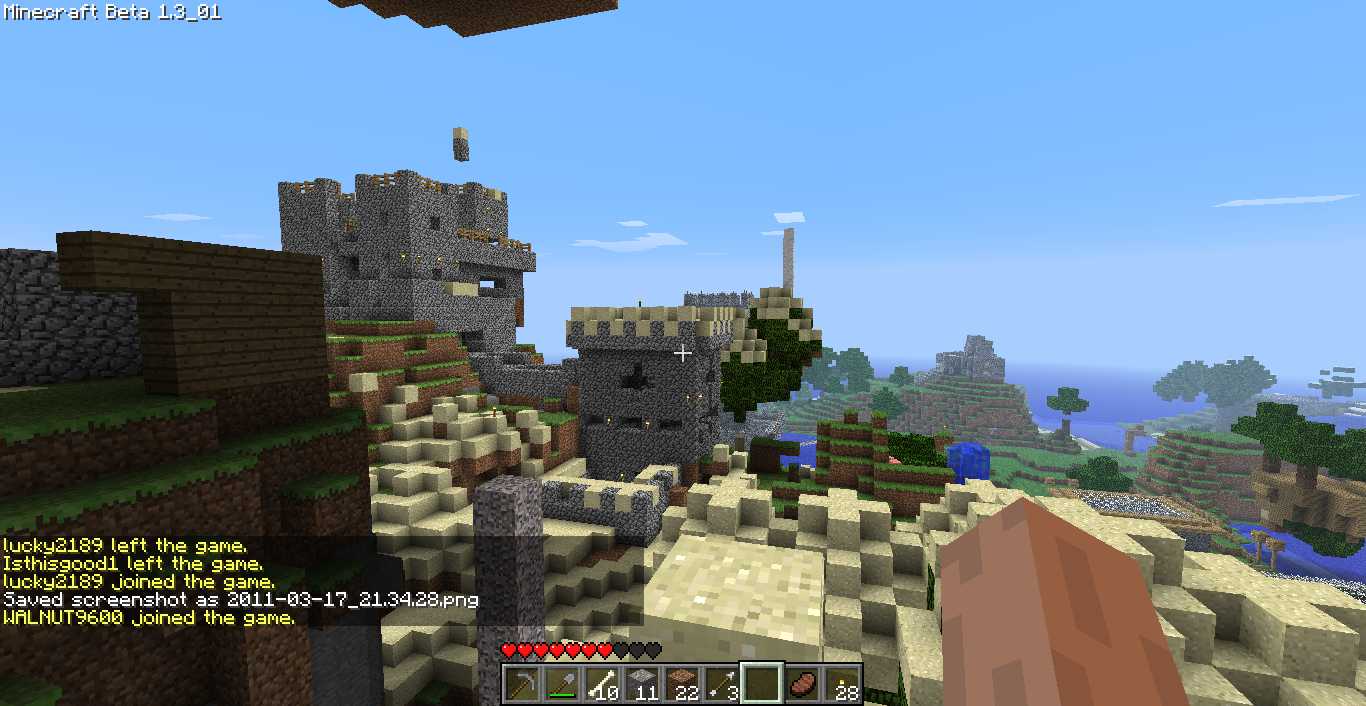Select the pickaxe hotbar slot
The height and width of the screenshot is (706, 1366).
(x=522, y=685)
